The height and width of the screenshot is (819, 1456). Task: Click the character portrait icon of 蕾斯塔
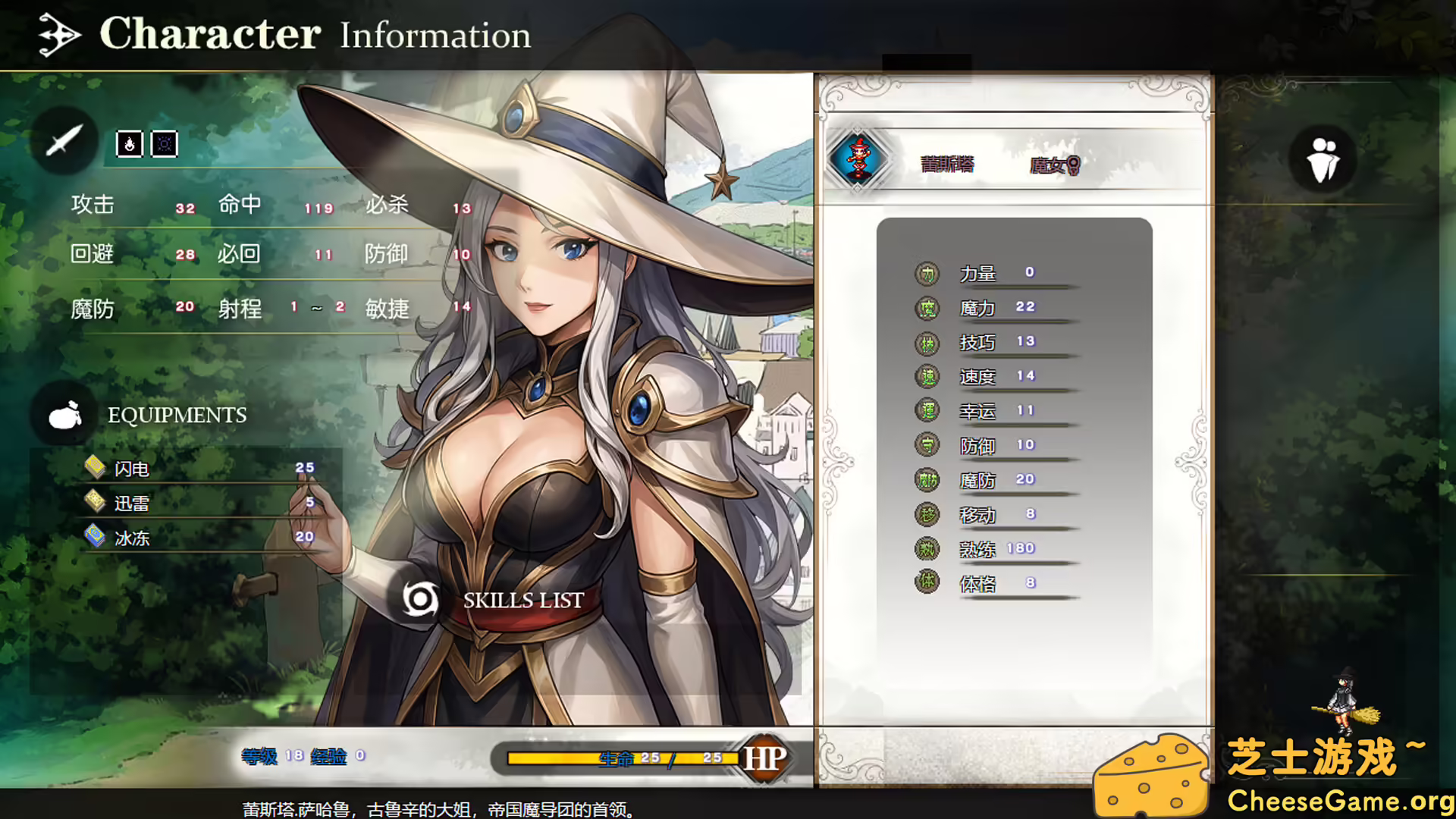(859, 159)
